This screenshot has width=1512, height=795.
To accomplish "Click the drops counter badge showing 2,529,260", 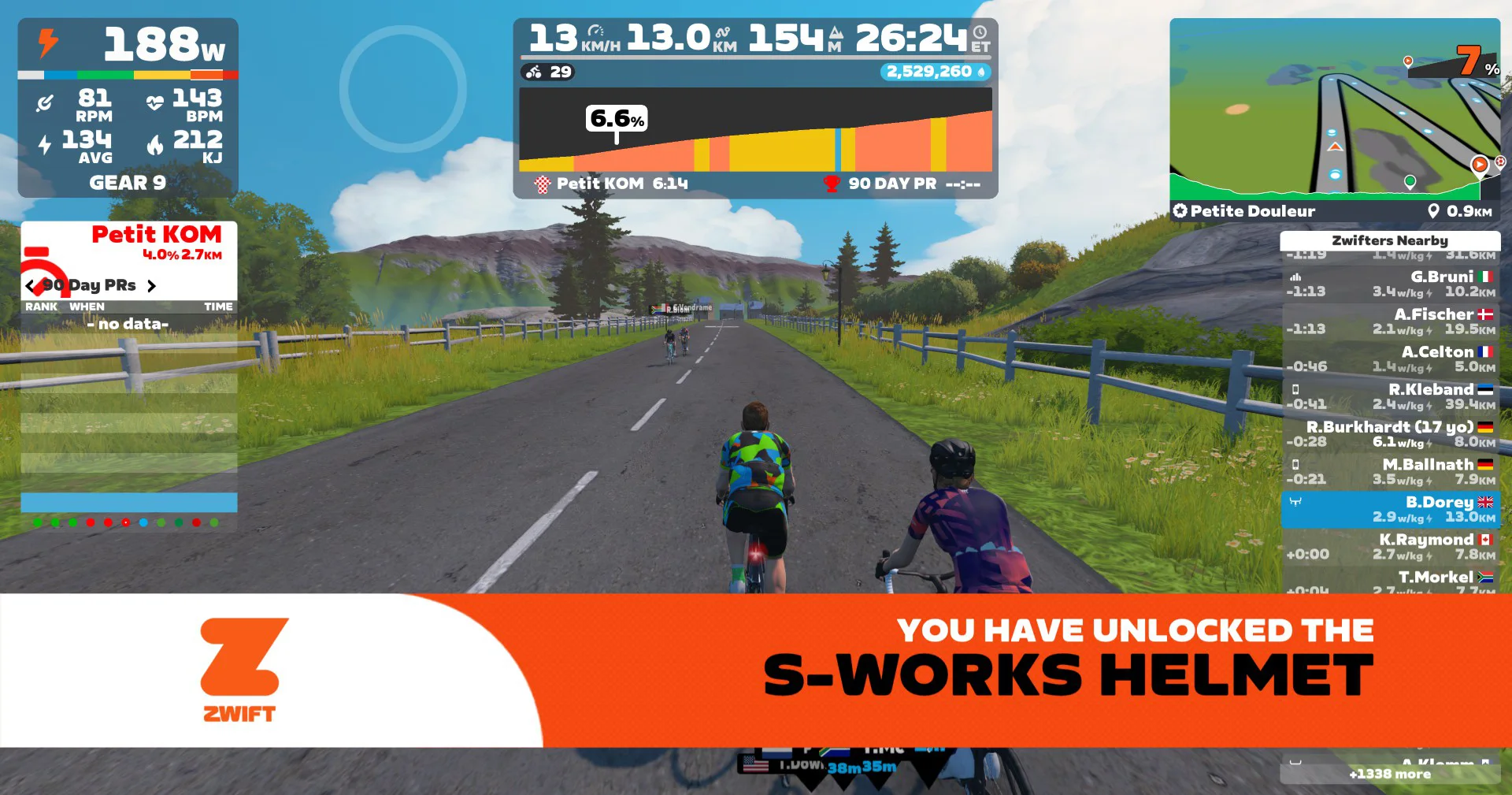I will pyautogui.click(x=930, y=71).
